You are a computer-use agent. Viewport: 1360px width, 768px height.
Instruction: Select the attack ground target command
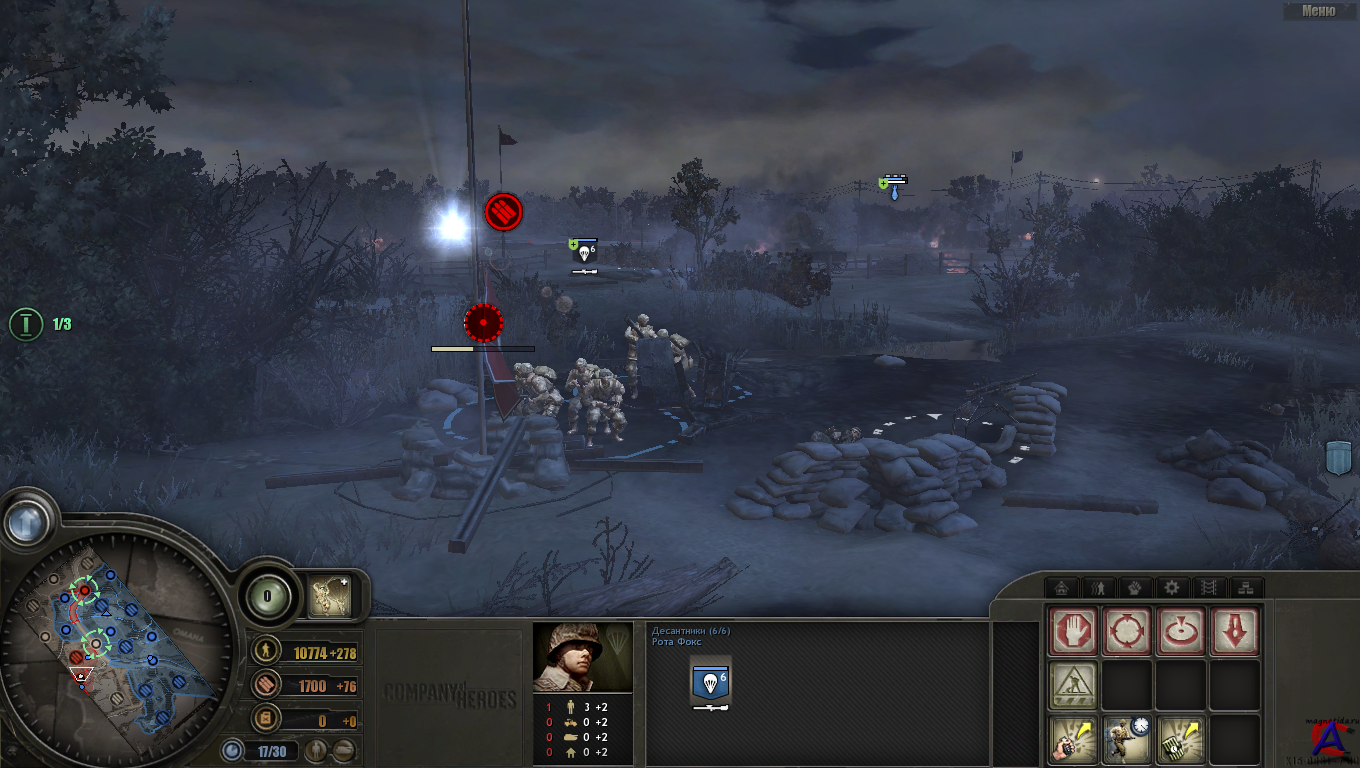(1181, 632)
